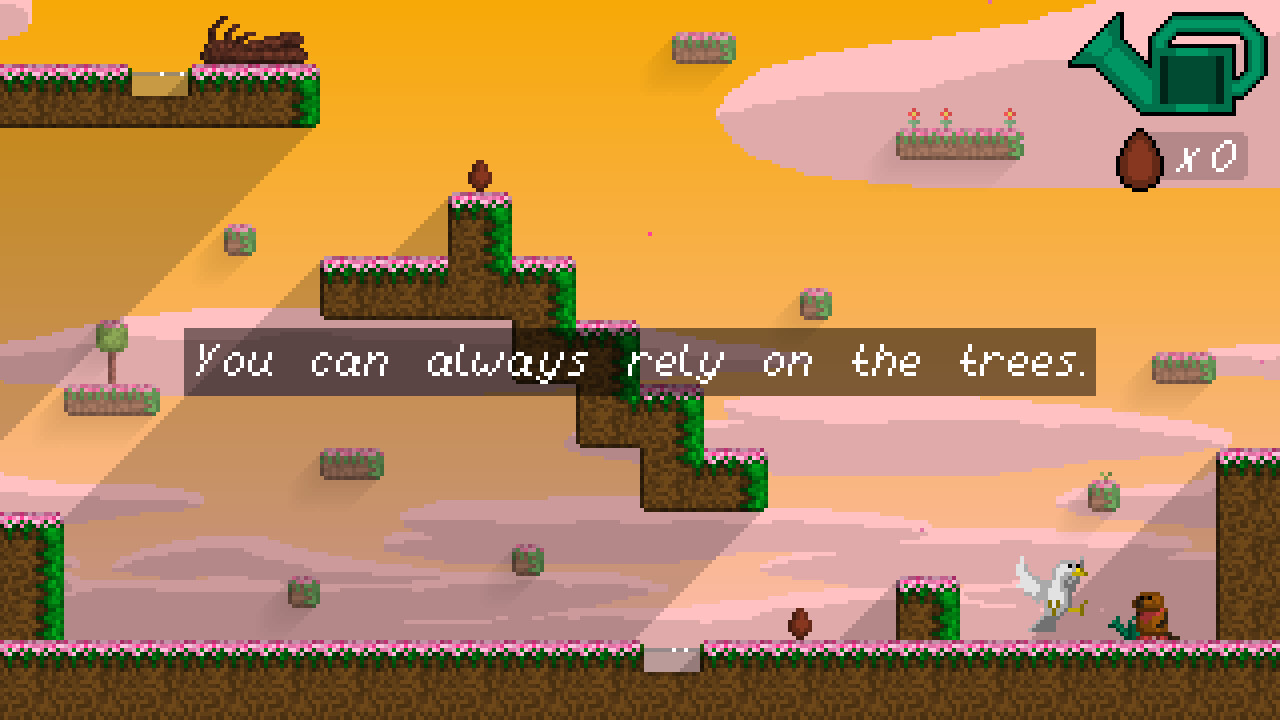1280x720 pixels.
Task: Click the floating grass block under the message
Action: [x=350, y=465]
